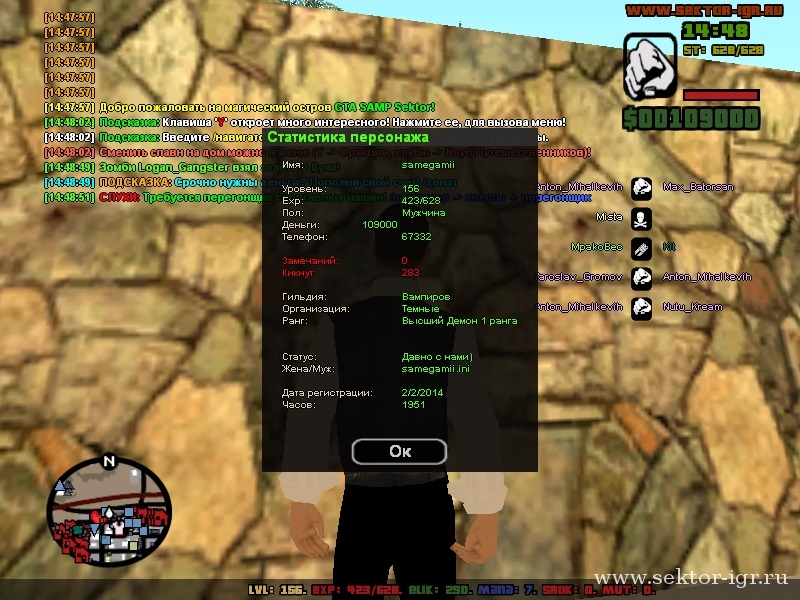Select the fist weapon icon

click(x=651, y=68)
